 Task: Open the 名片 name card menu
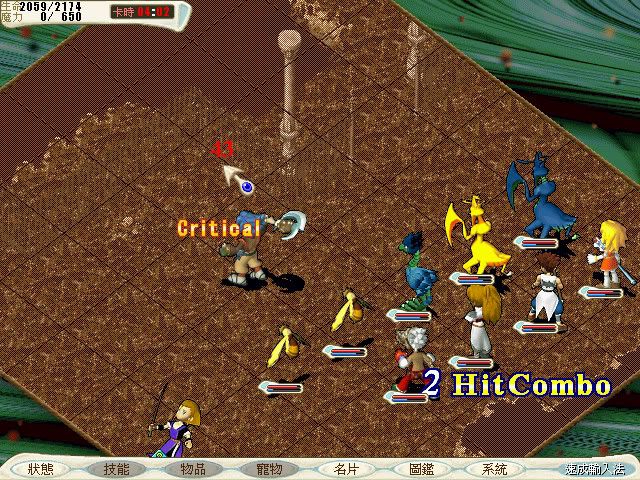click(x=344, y=468)
